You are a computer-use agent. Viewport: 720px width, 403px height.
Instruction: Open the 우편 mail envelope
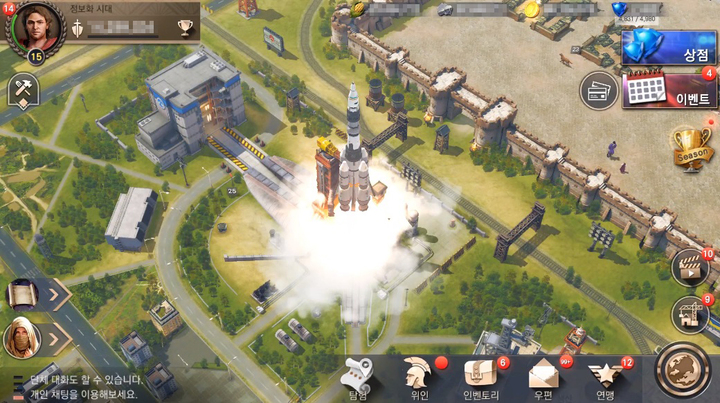(545, 377)
